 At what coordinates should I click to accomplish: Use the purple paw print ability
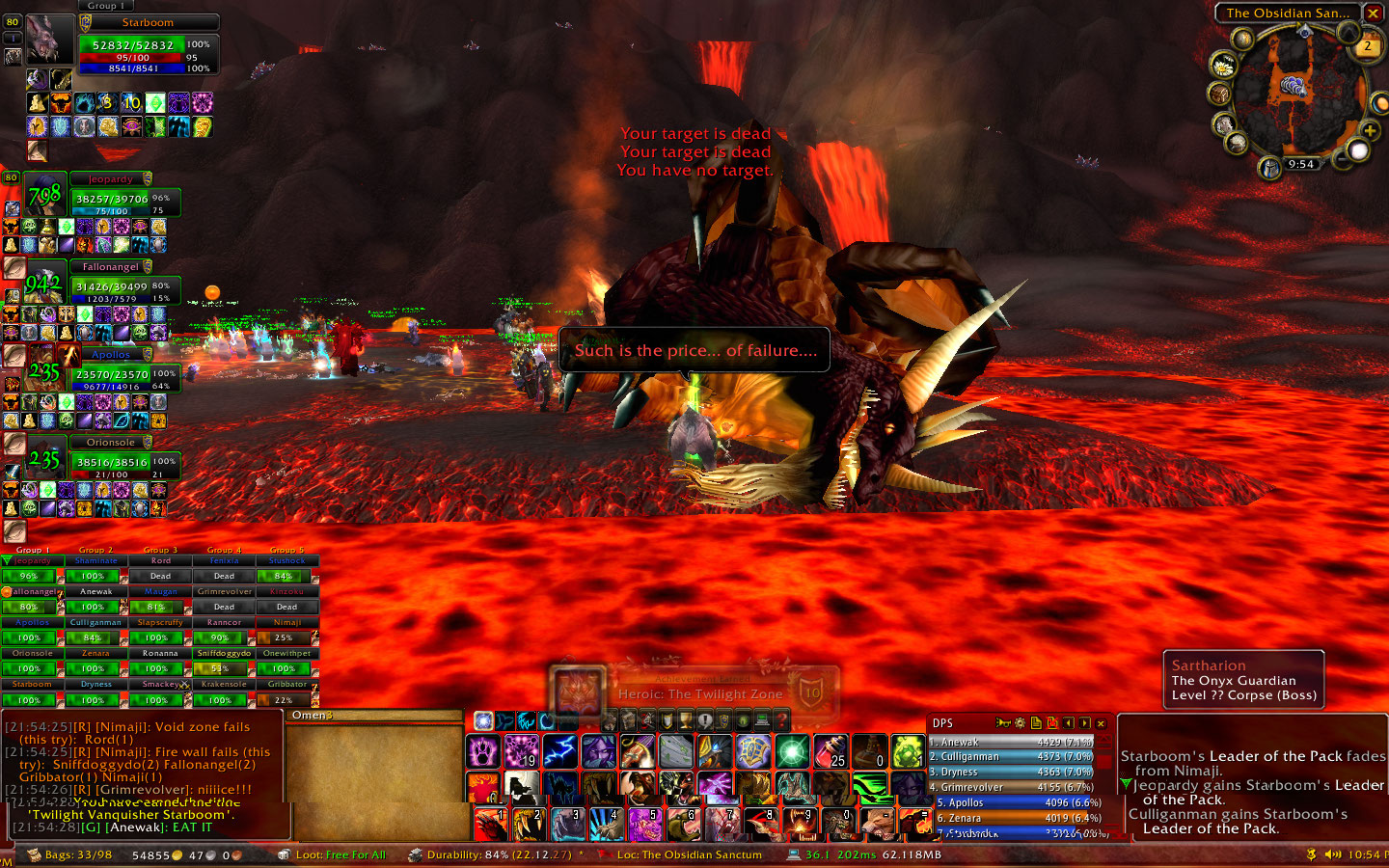(482, 751)
